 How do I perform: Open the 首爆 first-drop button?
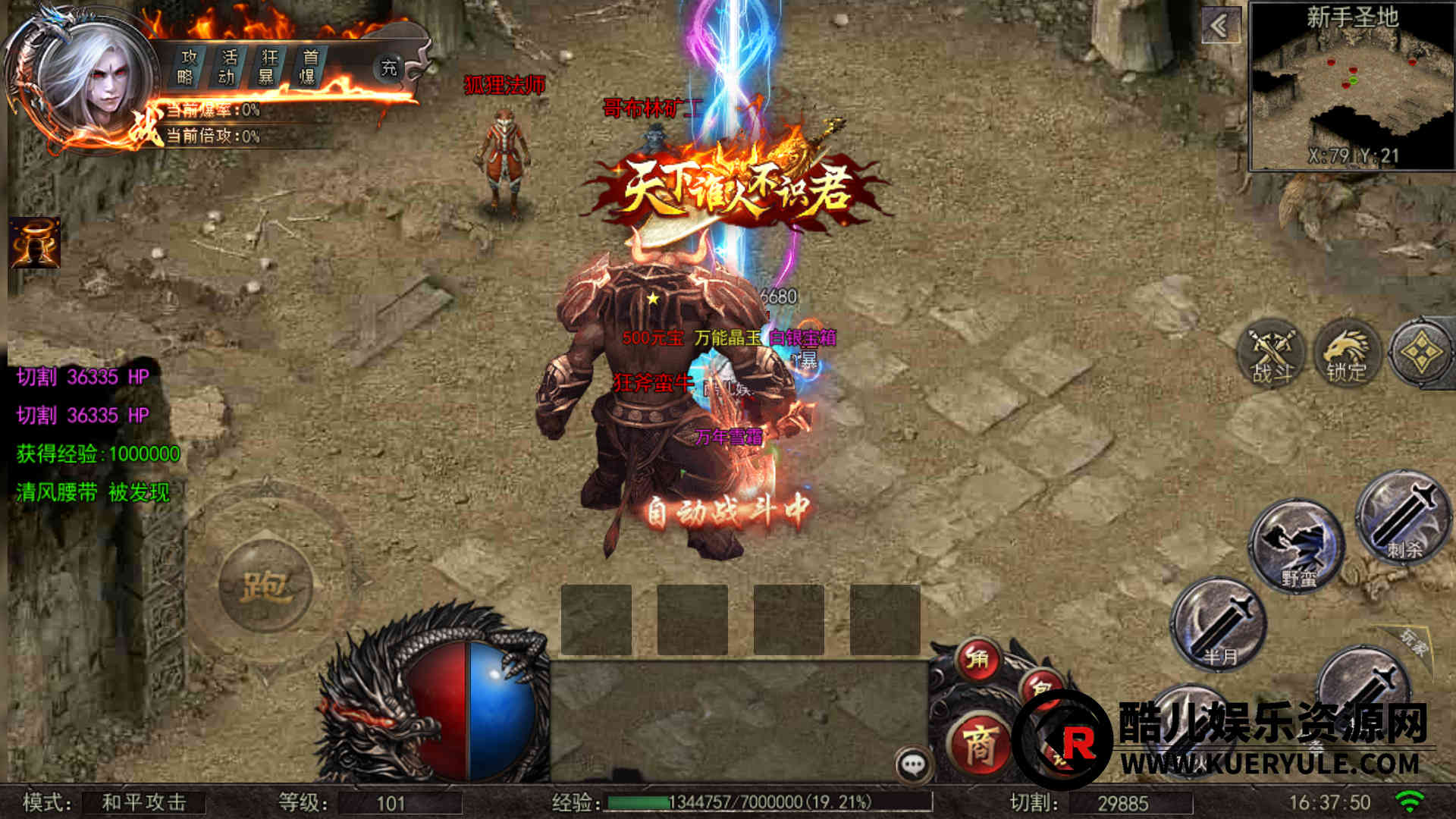(309, 67)
